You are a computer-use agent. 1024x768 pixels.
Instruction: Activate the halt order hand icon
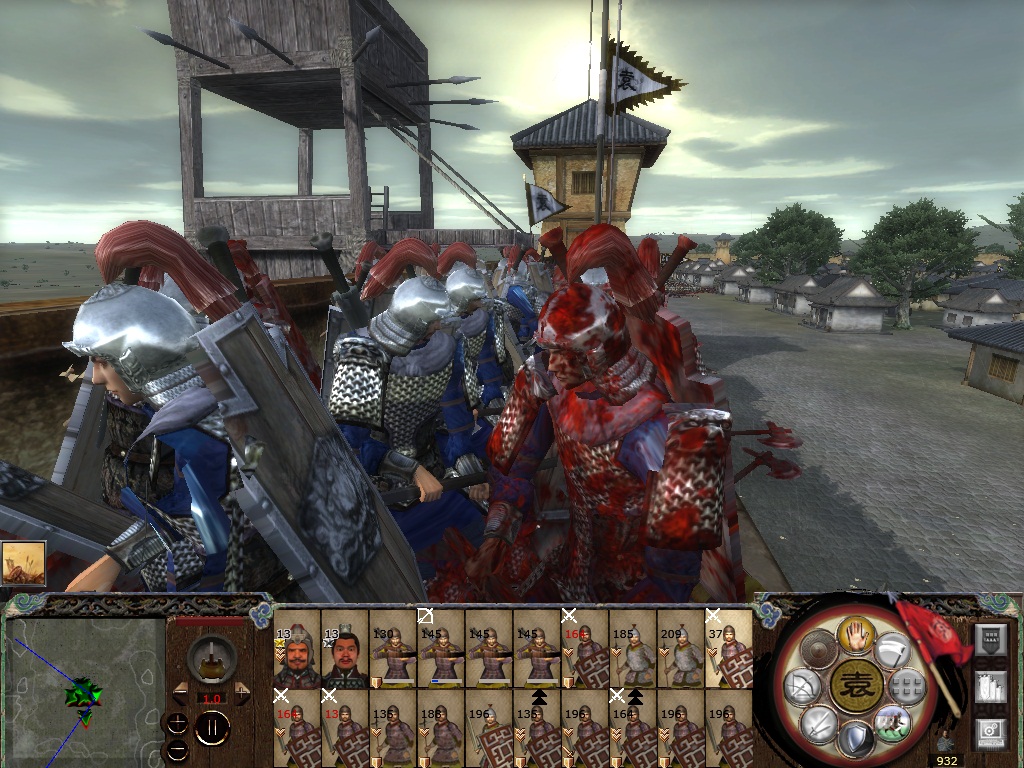(857, 633)
